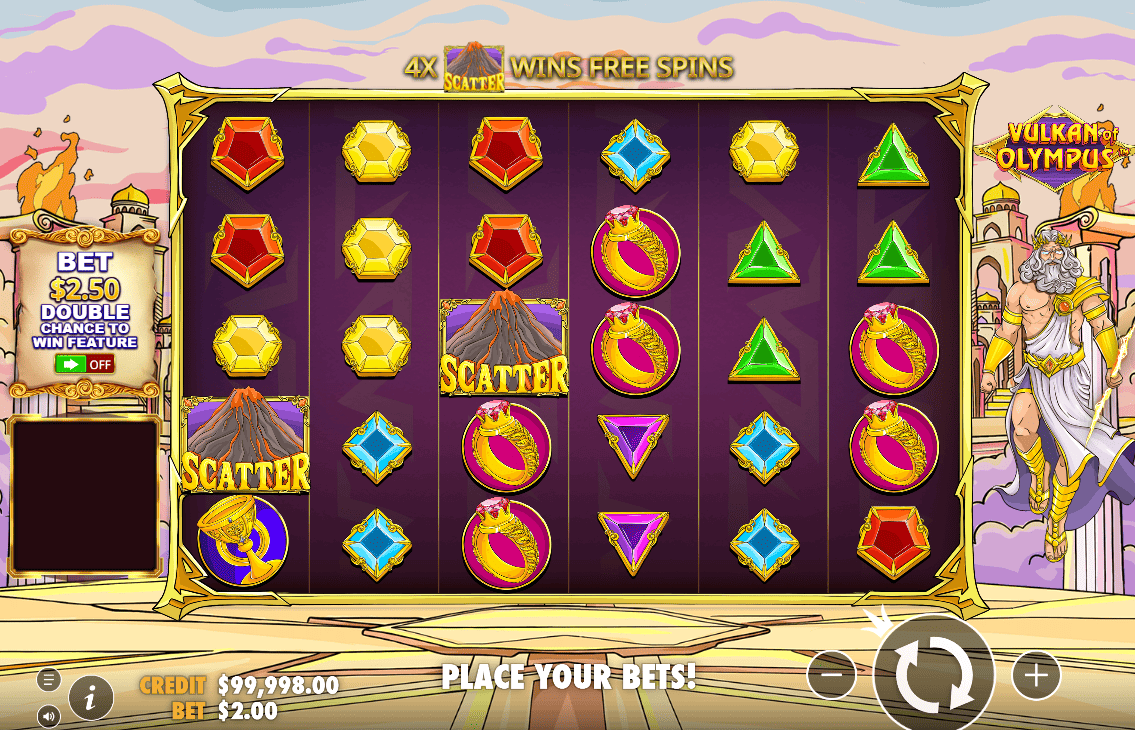
Task: Toggle the Double Chance to Win feature
Action: [85, 364]
